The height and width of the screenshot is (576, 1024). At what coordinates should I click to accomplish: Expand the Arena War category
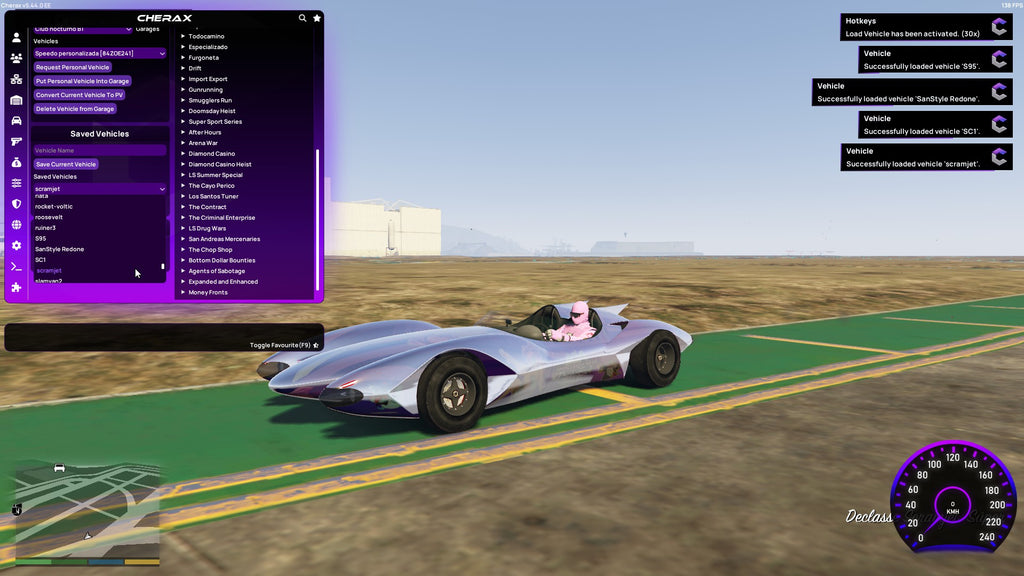point(203,143)
